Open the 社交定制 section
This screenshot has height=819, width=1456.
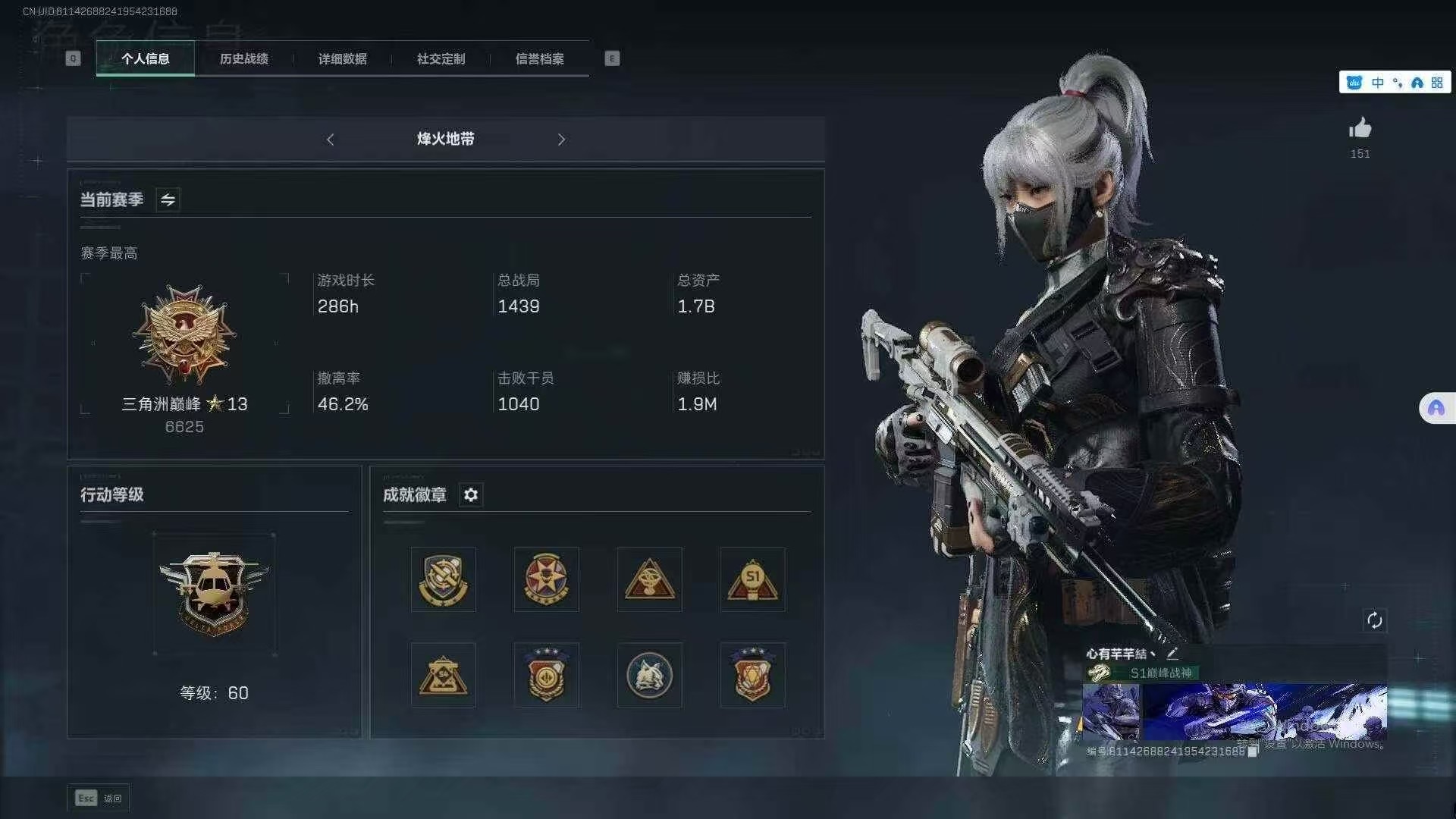[440, 58]
